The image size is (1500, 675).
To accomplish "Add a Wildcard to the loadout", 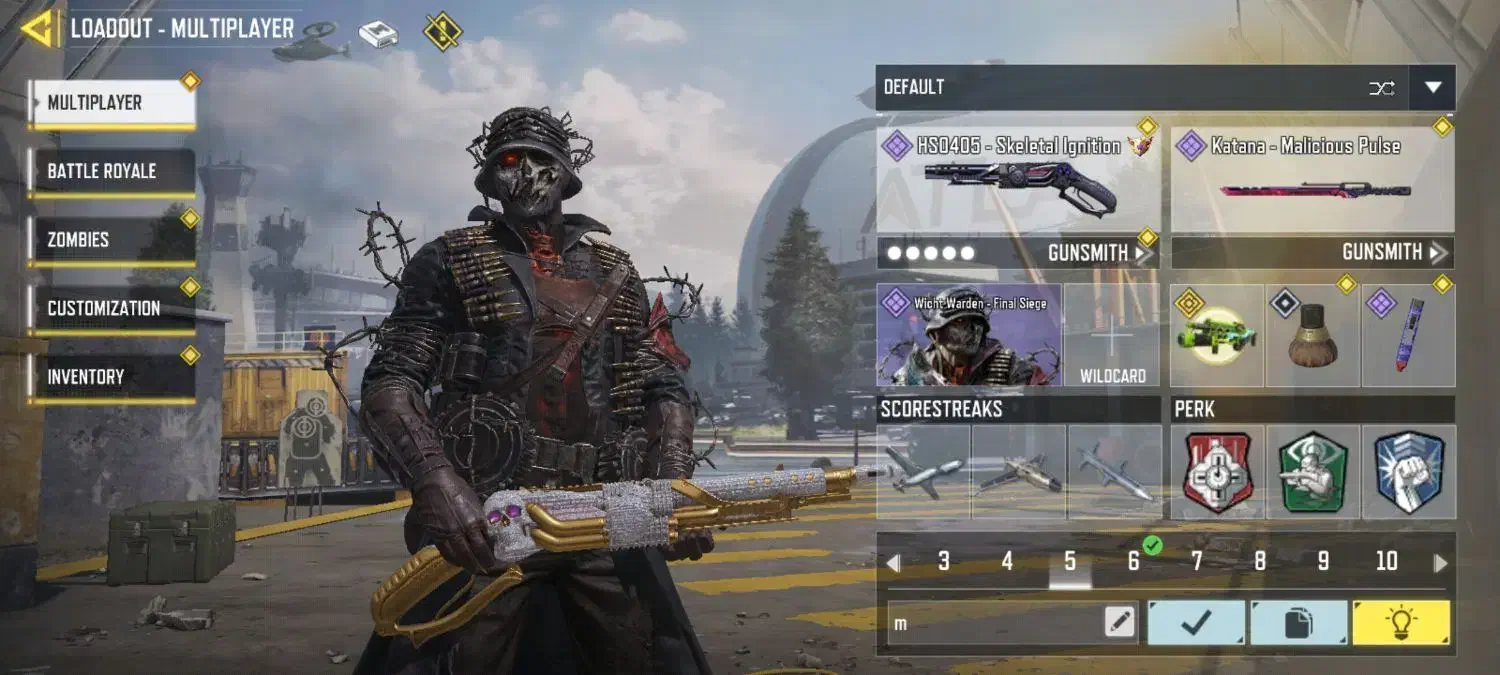I will (1112, 336).
